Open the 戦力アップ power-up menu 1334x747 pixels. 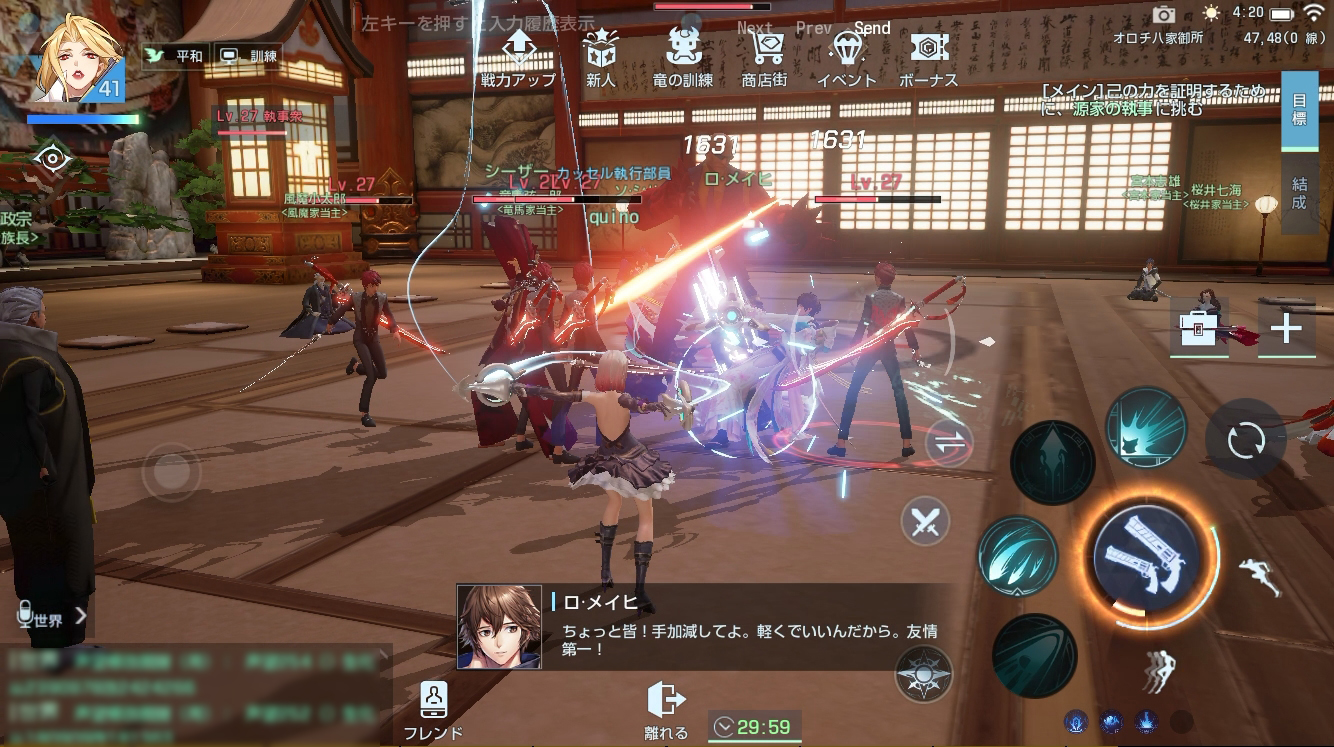(518, 58)
